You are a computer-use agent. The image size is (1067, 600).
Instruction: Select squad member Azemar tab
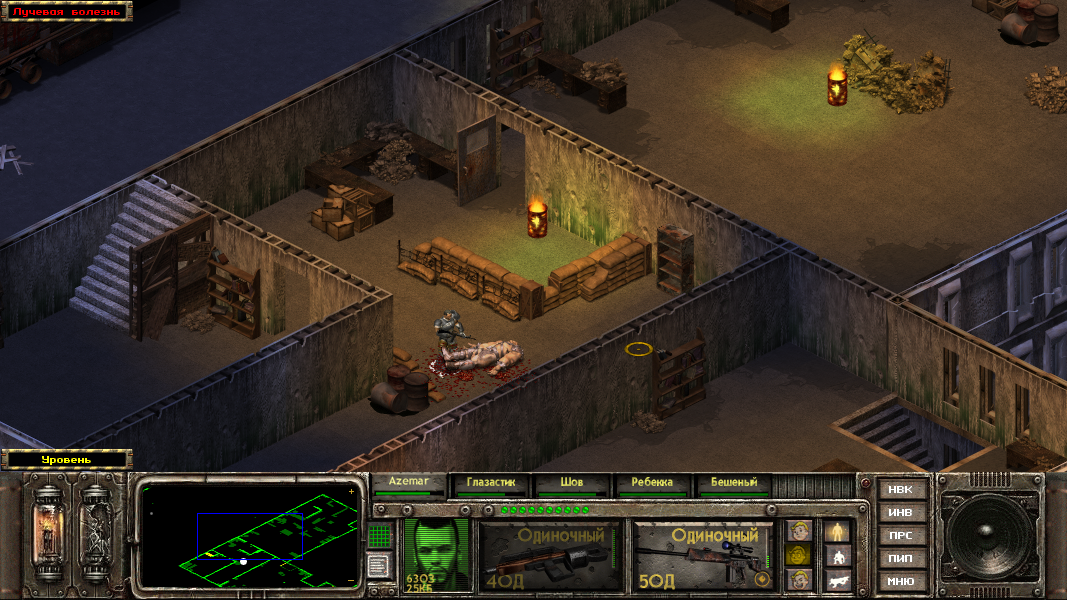click(x=408, y=483)
